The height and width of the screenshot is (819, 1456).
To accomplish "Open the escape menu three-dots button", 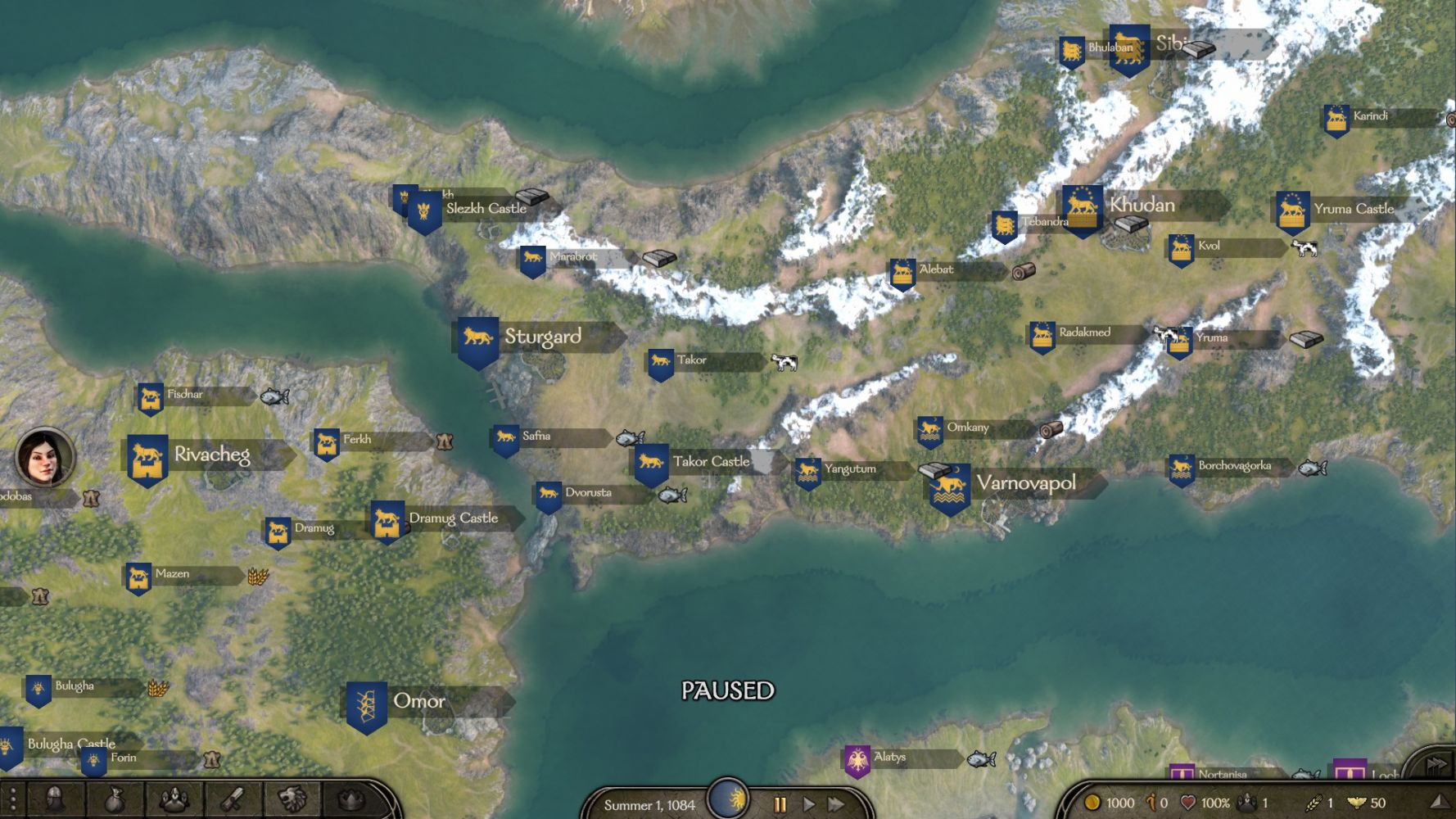I will [13, 800].
